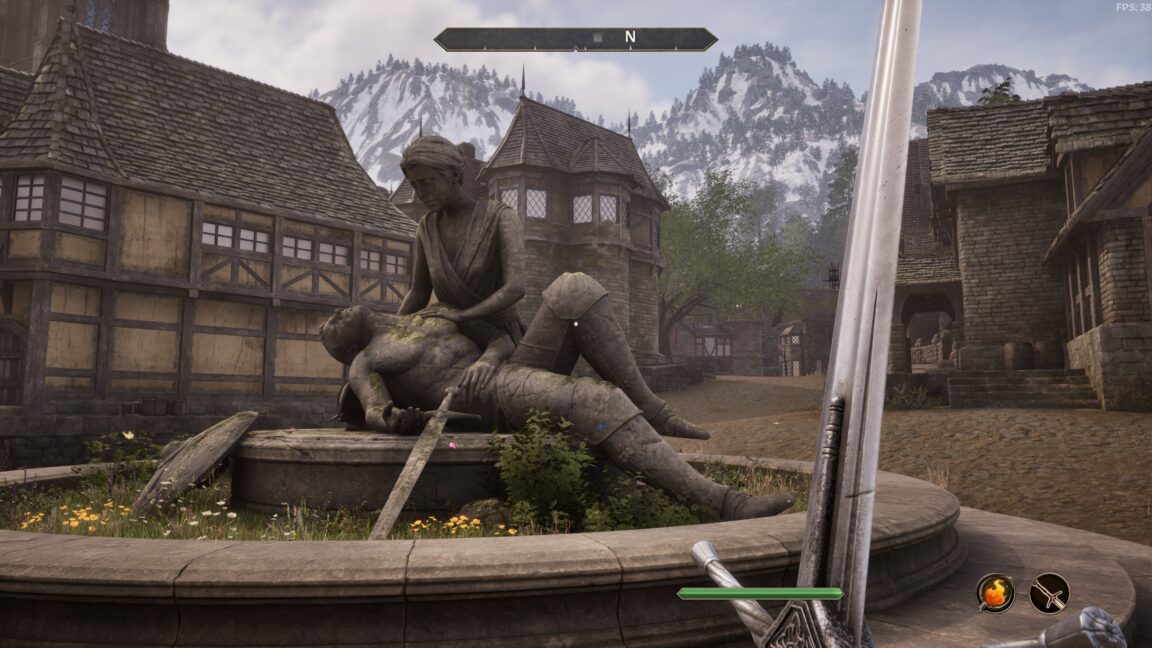Select the sword weapon icon
This screenshot has height=648, width=1152.
(x=1049, y=593)
